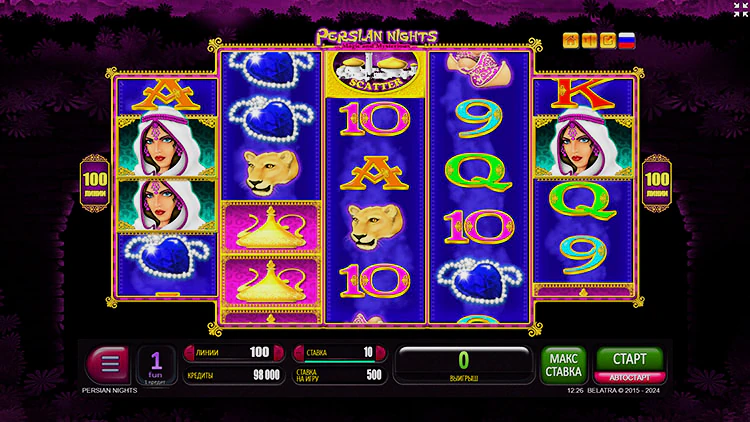
Task: Adjust the СТАВКА bet selector
Action: tap(336, 352)
